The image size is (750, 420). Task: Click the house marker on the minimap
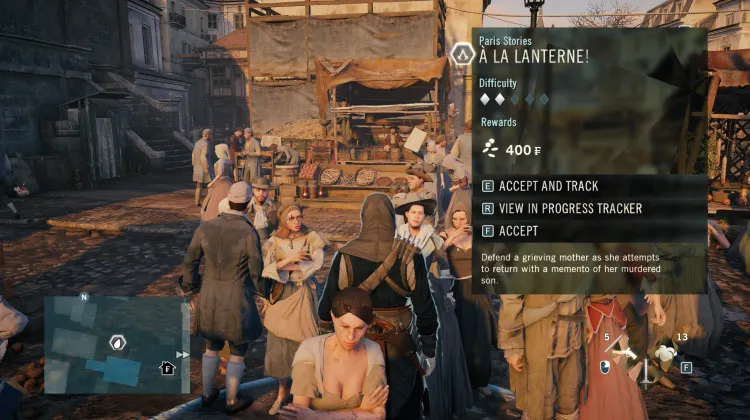(168, 368)
